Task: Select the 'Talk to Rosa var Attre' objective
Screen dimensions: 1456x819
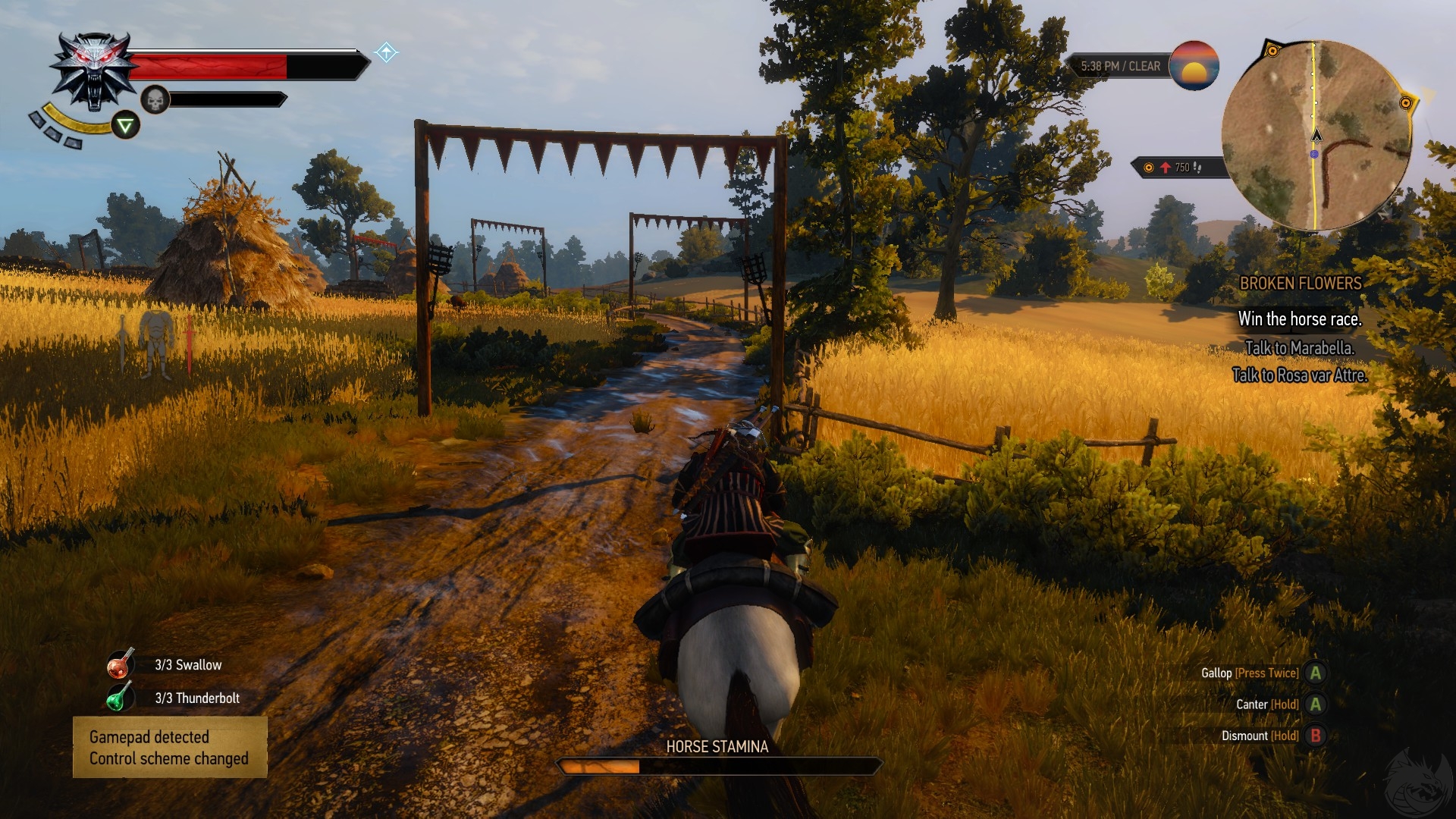Action: click(1300, 375)
